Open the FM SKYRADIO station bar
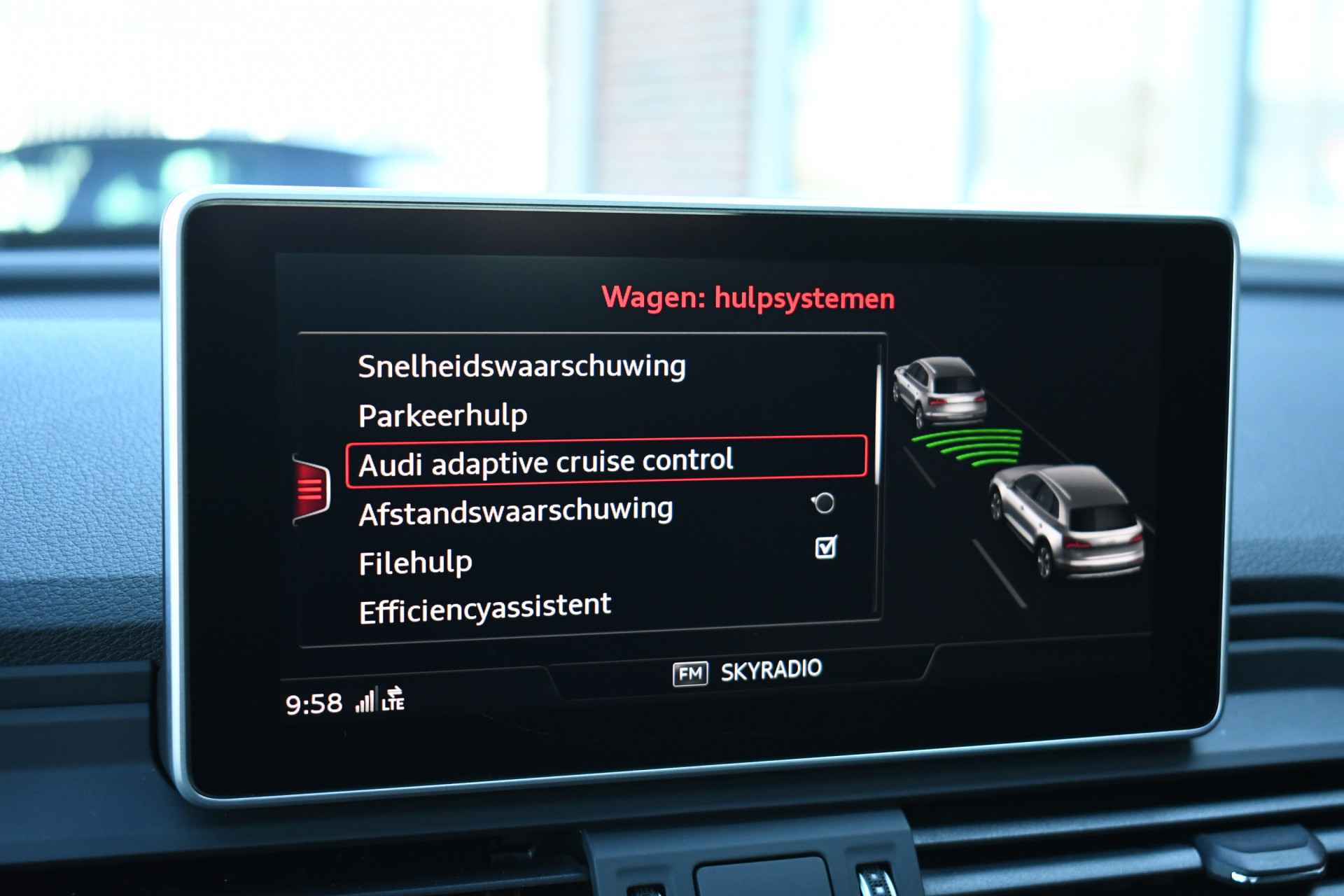Viewport: 1344px width, 896px height. tap(746, 672)
